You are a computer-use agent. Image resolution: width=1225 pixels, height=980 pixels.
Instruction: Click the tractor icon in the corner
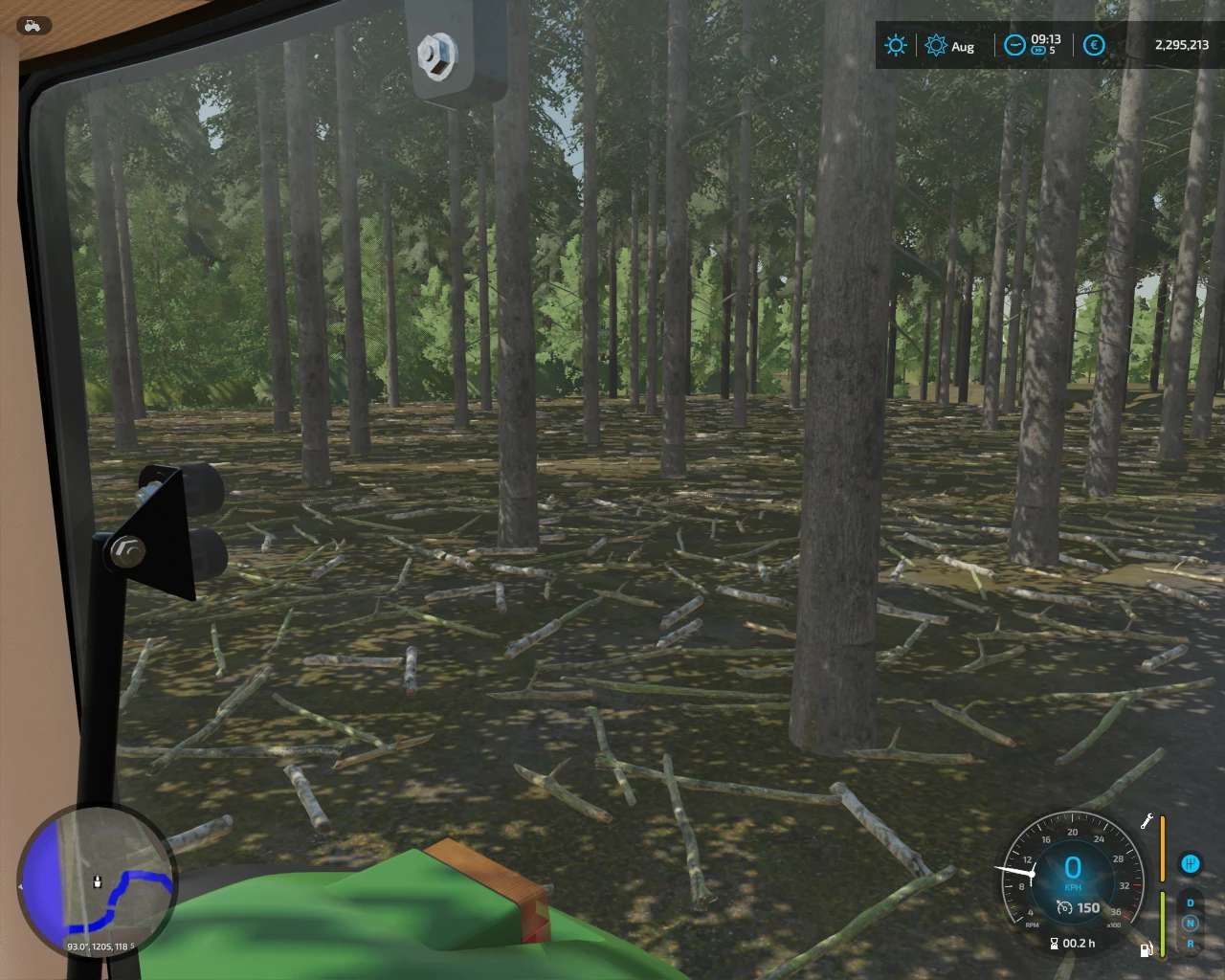click(x=31, y=26)
